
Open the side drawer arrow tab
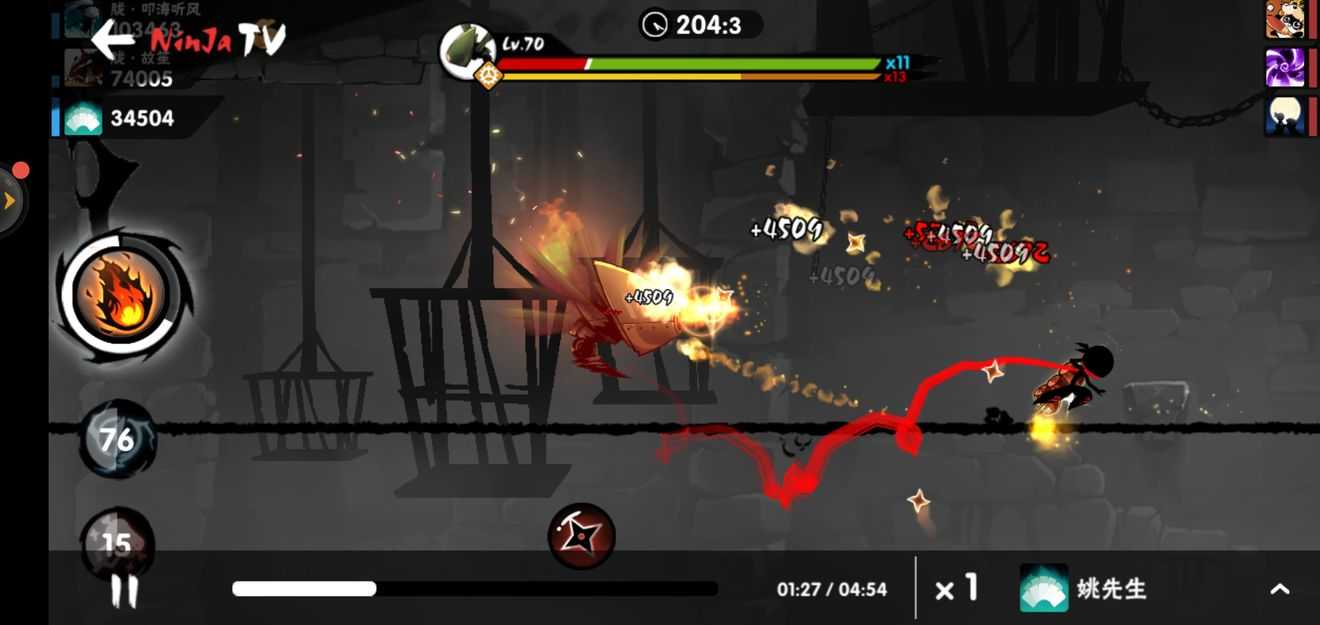click(x=10, y=200)
